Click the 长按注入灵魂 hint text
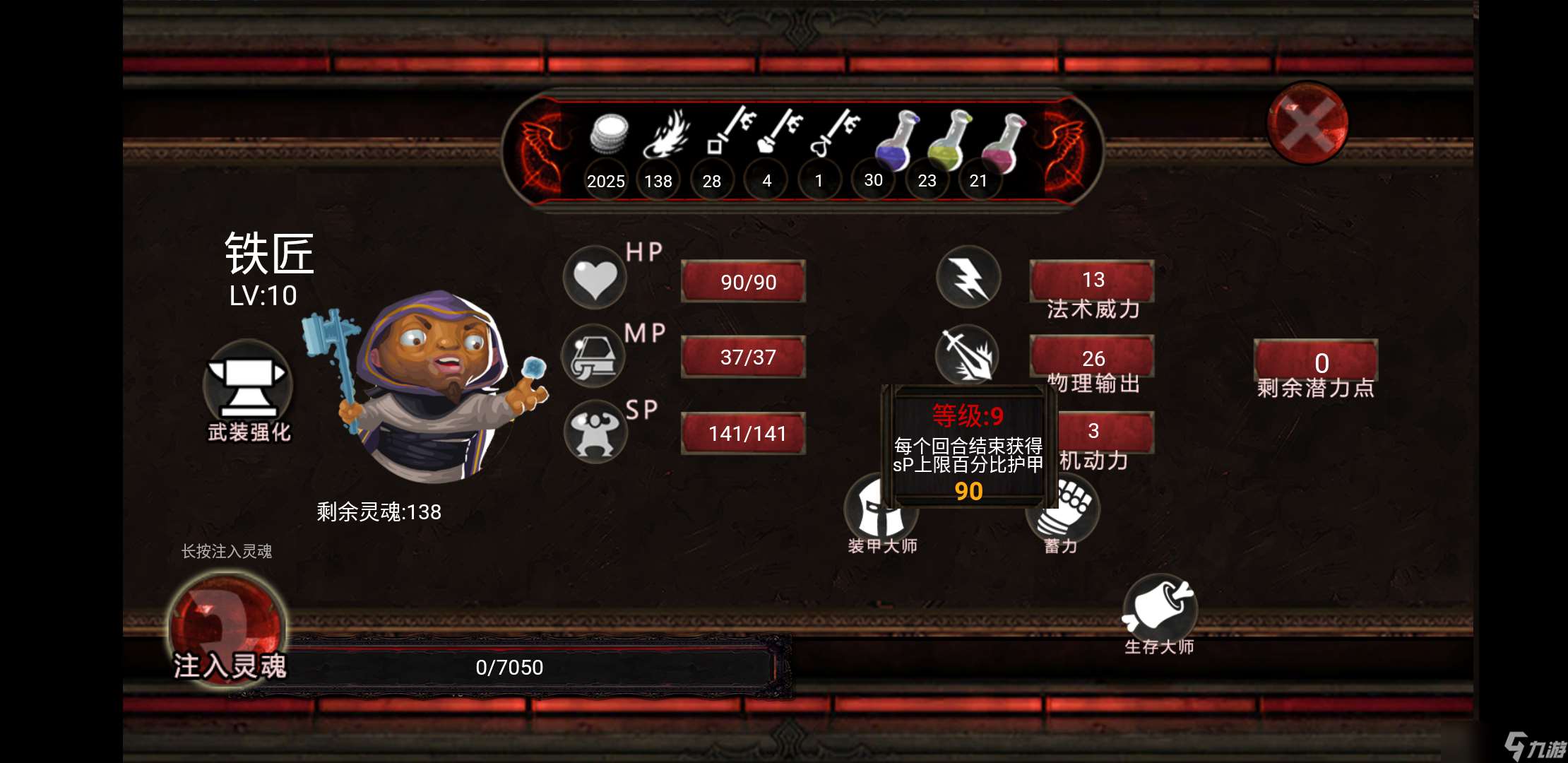This screenshot has width=1568, height=763. (227, 552)
